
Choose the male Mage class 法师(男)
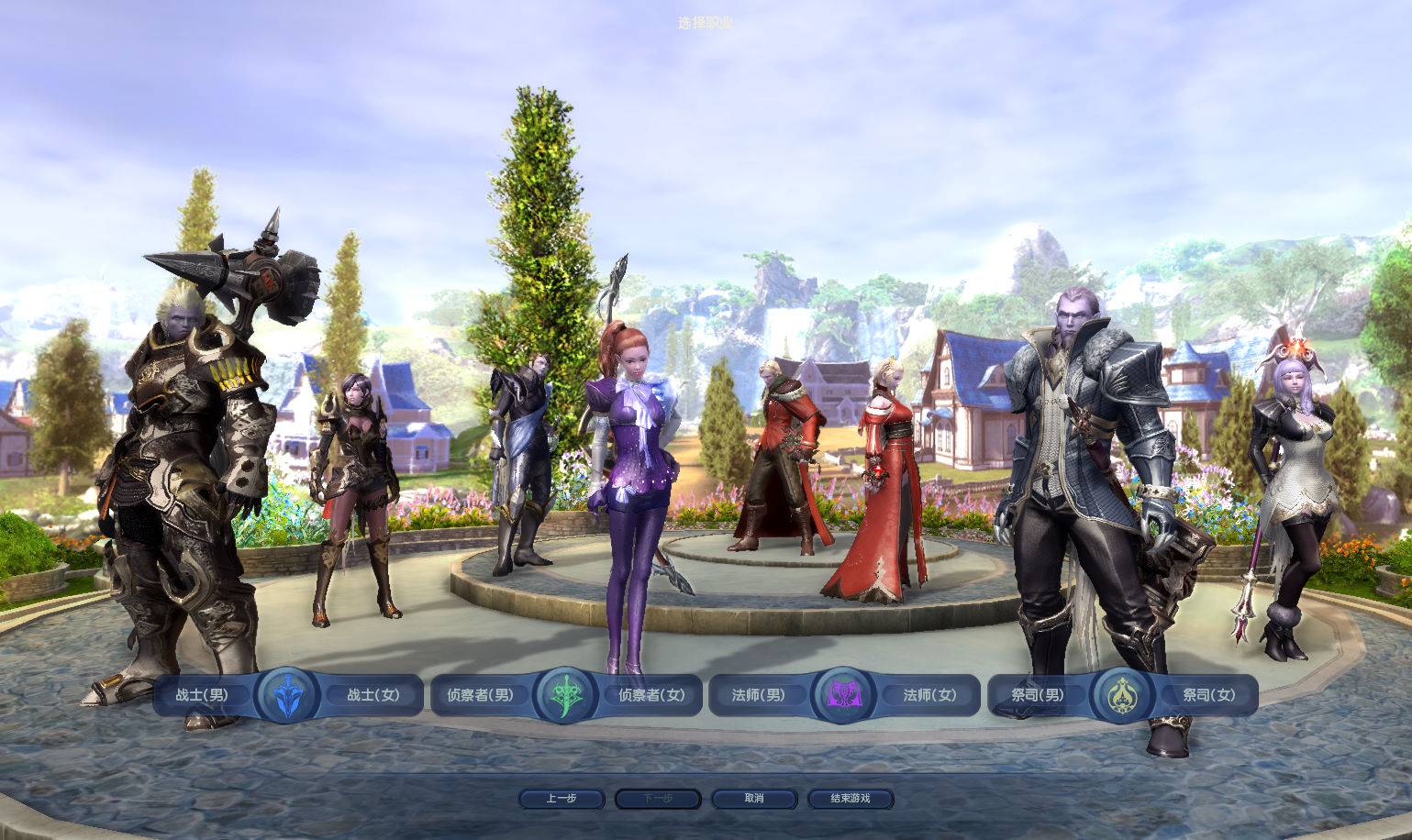pyautogui.click(x=758, y=695)
